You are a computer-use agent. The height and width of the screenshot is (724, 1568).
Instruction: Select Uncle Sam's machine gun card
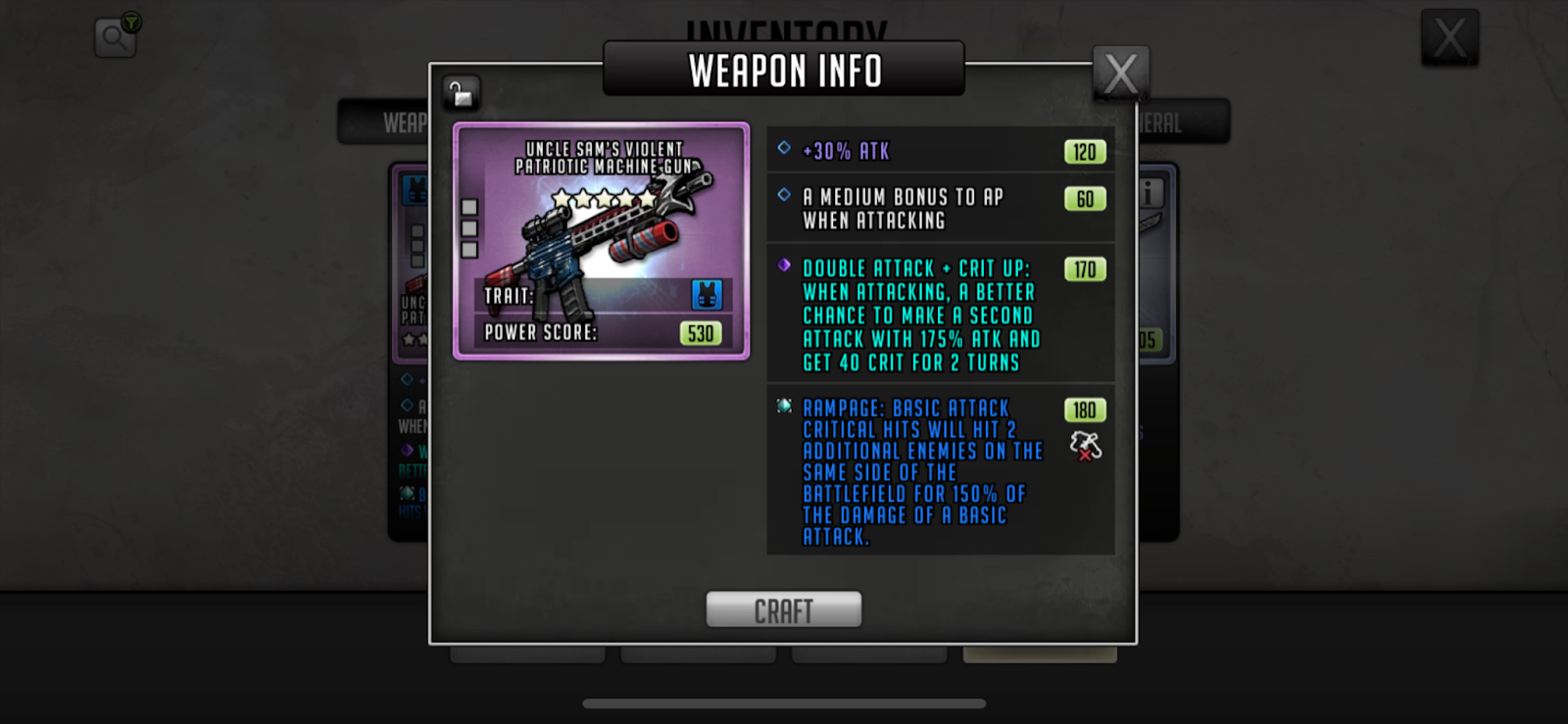(601, 241)
